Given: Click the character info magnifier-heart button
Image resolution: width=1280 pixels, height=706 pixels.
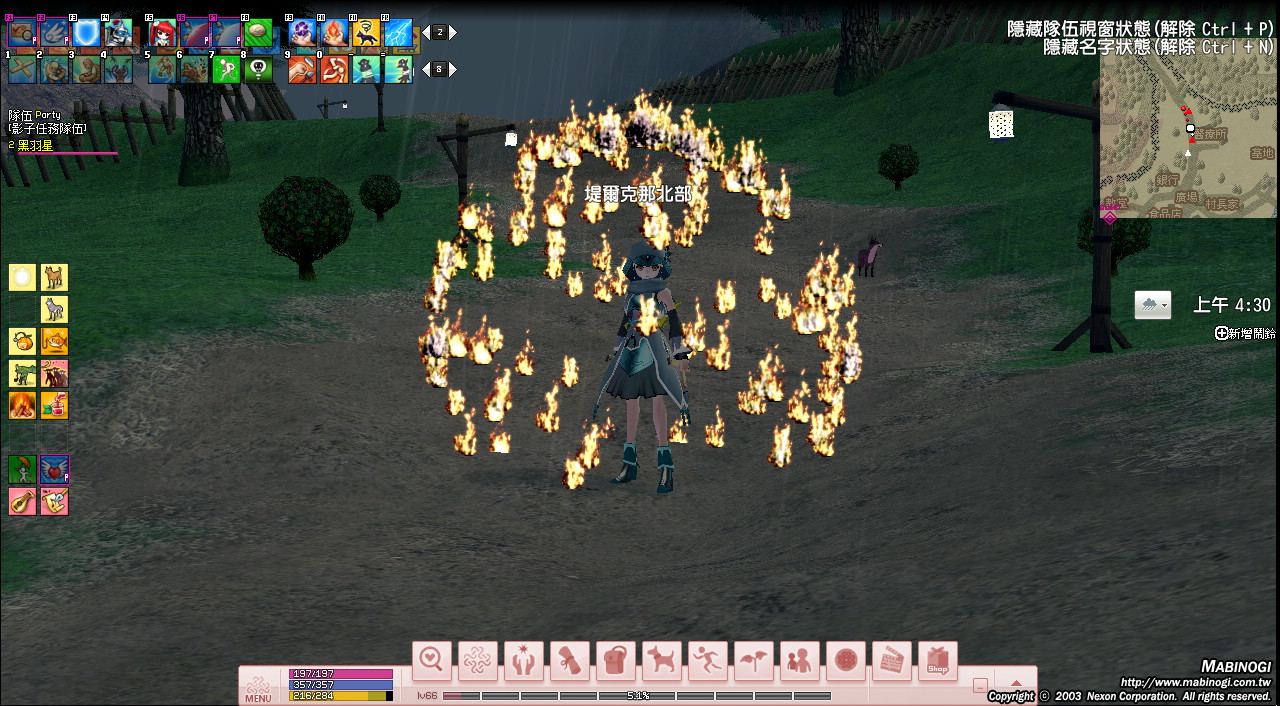Looking at the screenshot, I should 432,660.
